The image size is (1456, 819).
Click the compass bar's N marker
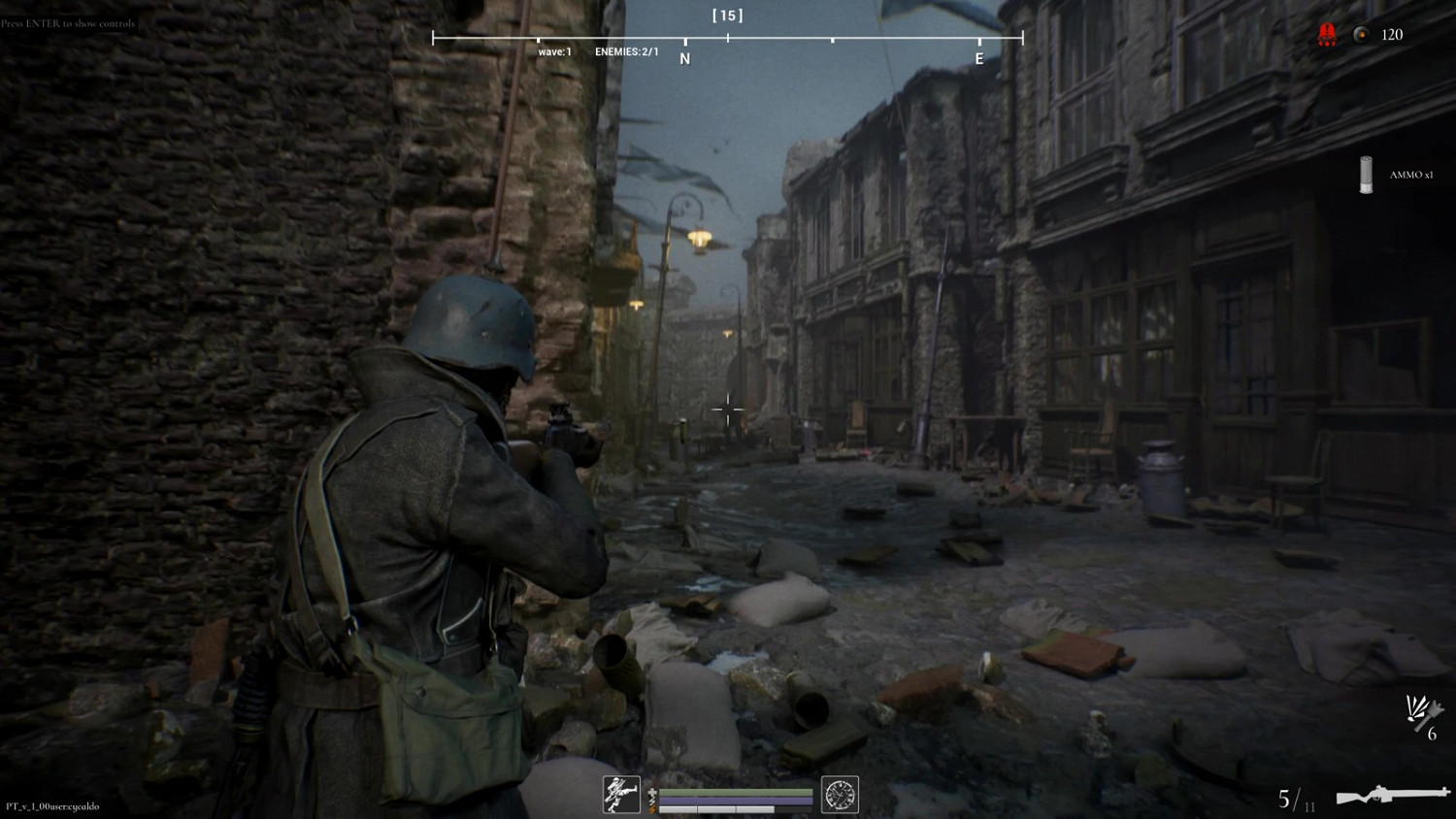click(685, 58)
